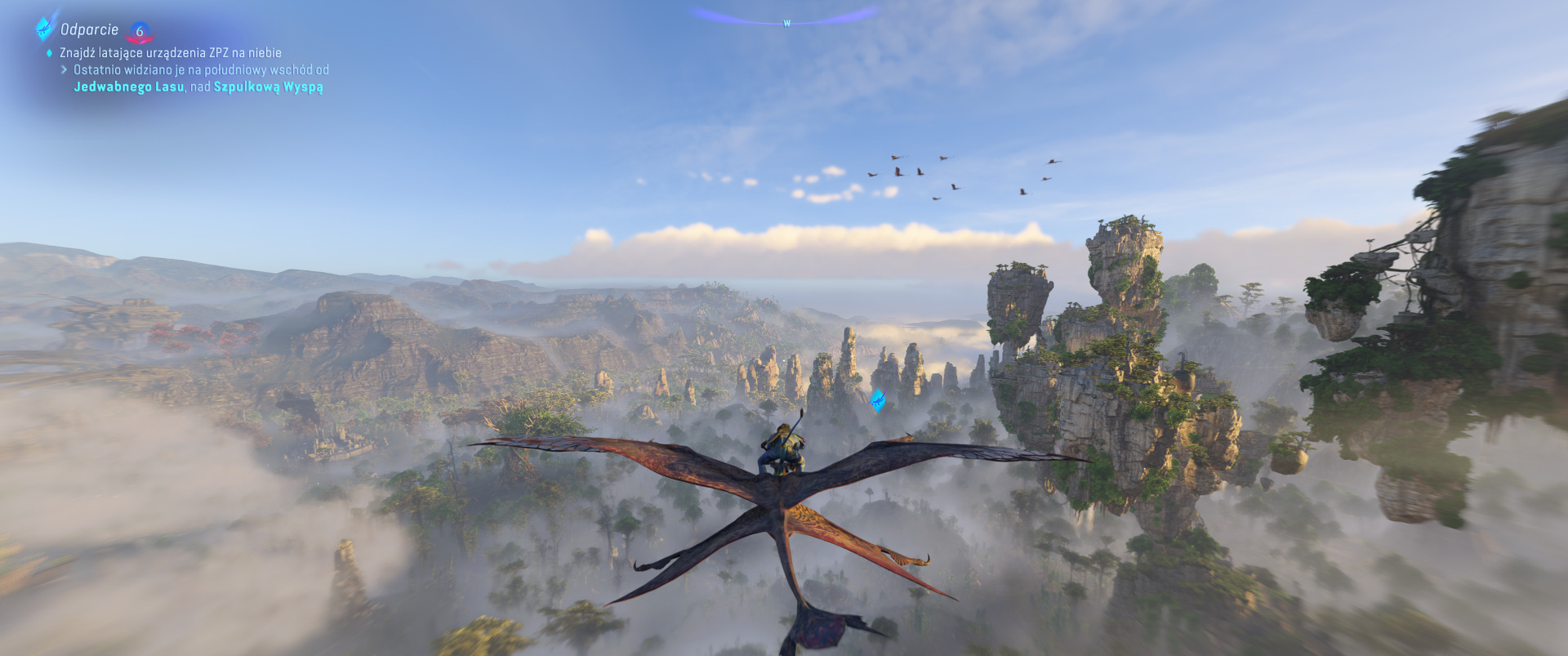Click the compass bar showing W

coord(786,18)
